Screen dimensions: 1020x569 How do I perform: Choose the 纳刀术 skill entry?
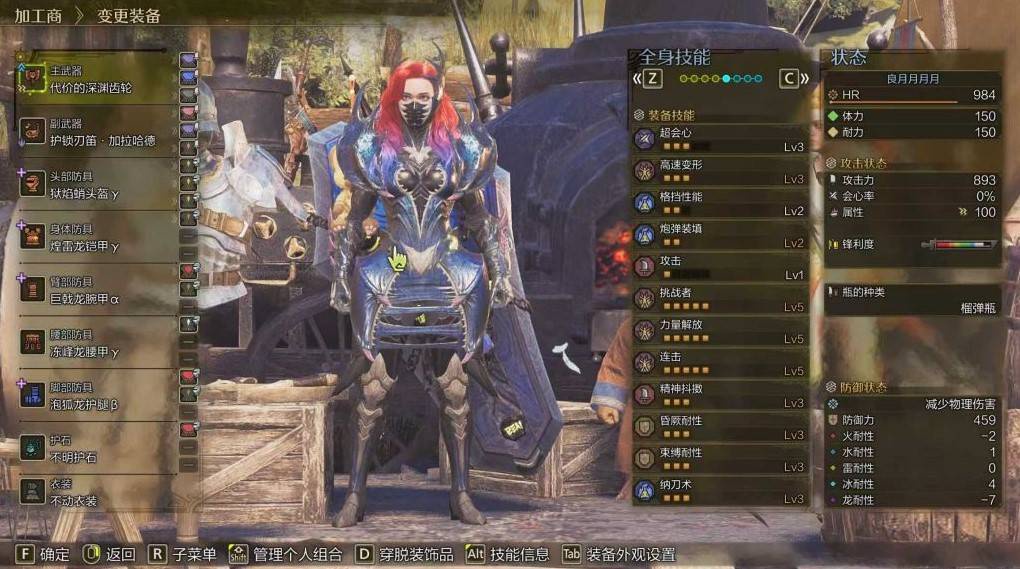(x=719, y=491)
